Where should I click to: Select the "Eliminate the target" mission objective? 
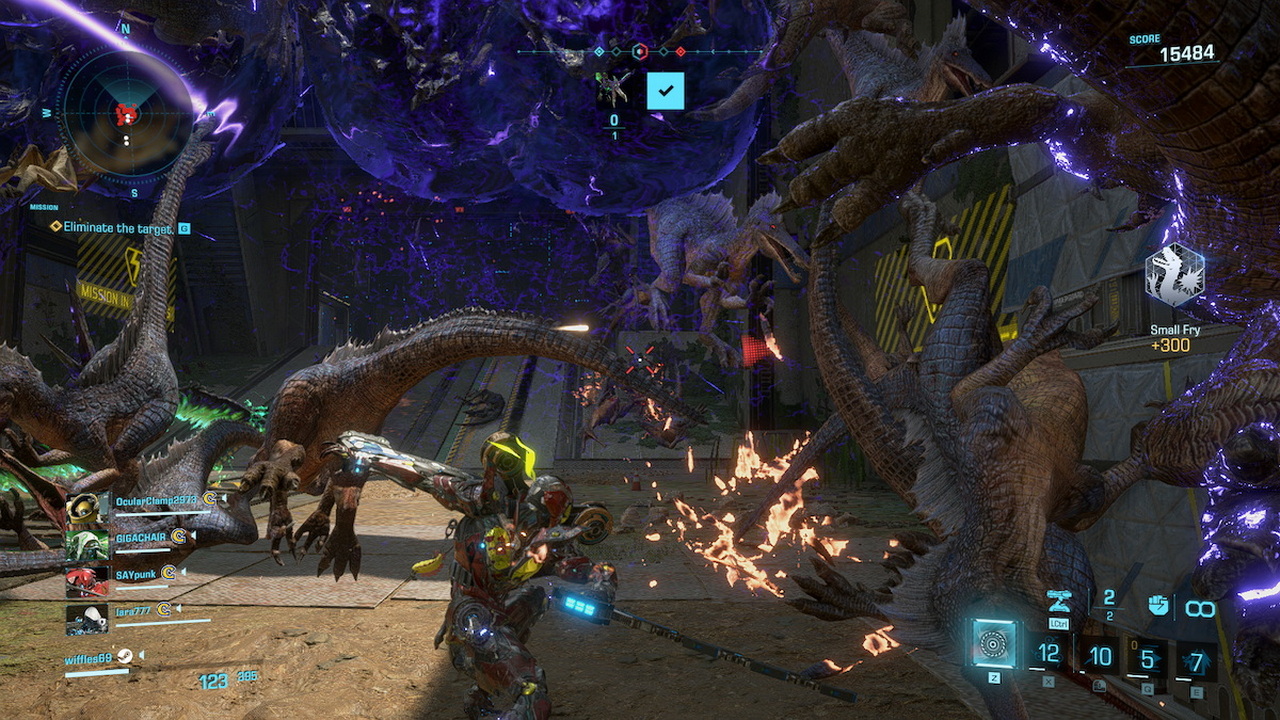118,228
